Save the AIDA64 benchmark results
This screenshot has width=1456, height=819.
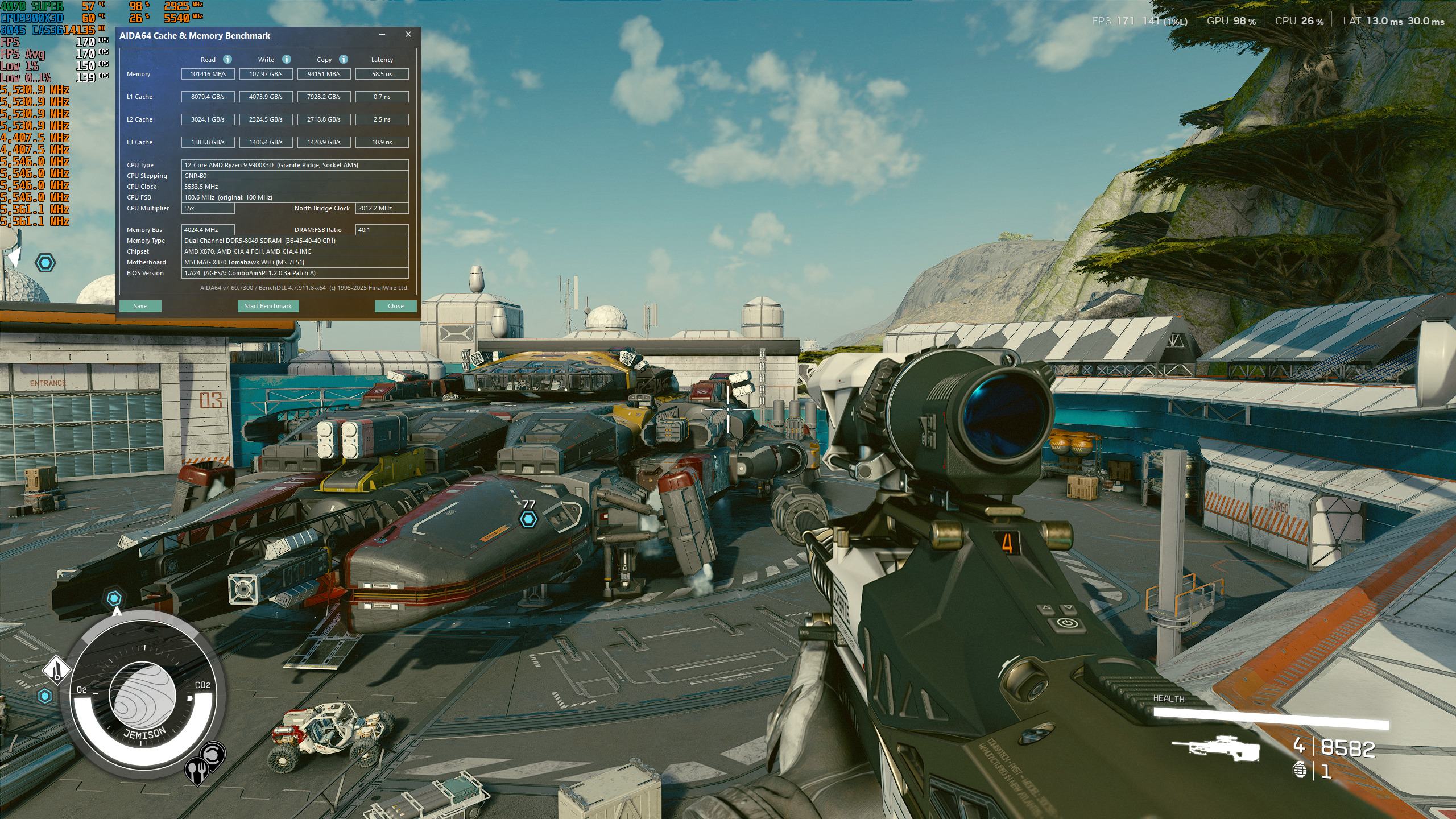[140, 306]
